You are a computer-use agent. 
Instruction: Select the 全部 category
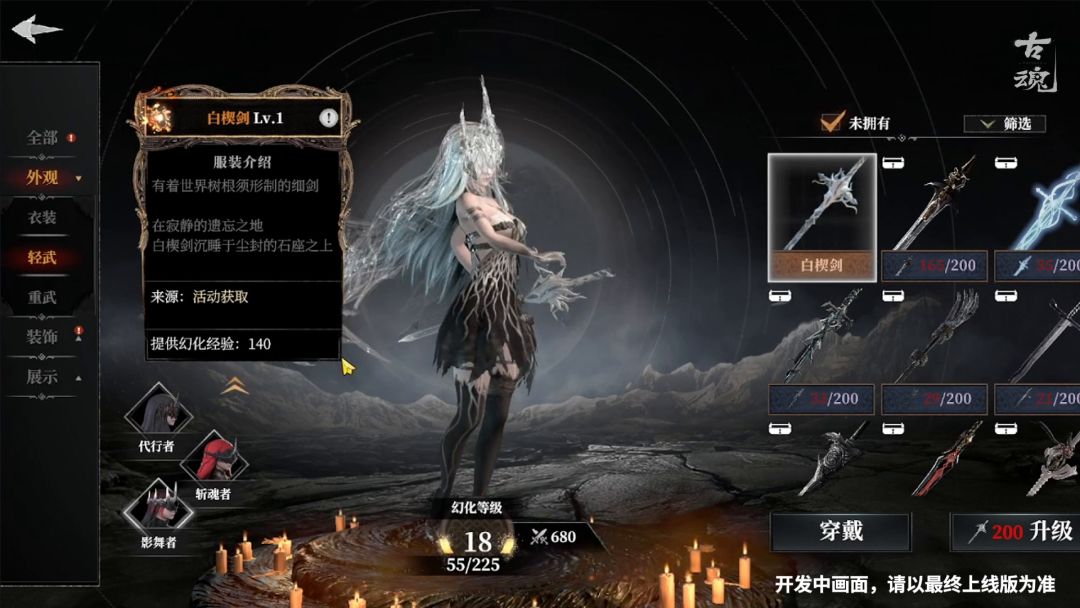43,138
